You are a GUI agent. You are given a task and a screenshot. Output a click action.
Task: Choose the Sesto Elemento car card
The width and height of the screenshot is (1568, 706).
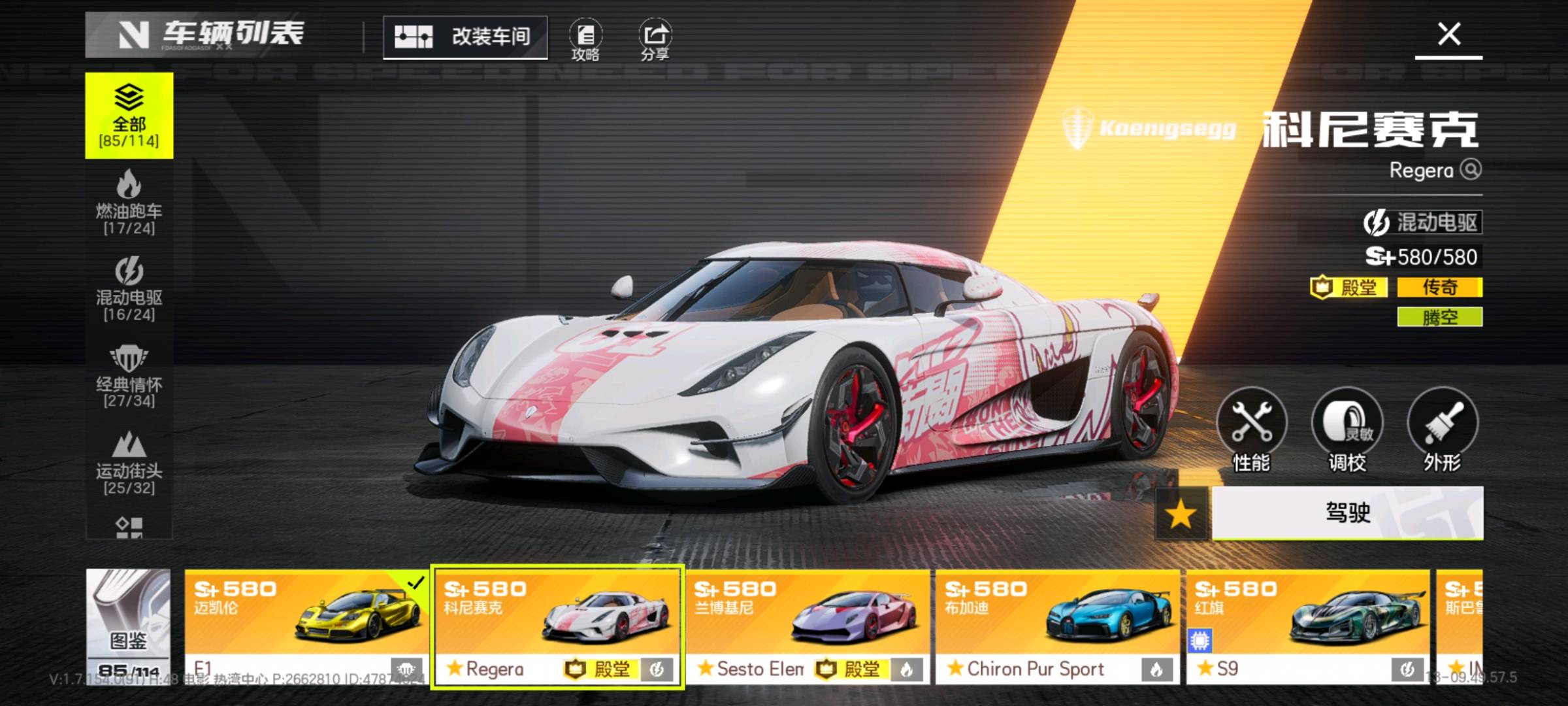click(808, 626)
